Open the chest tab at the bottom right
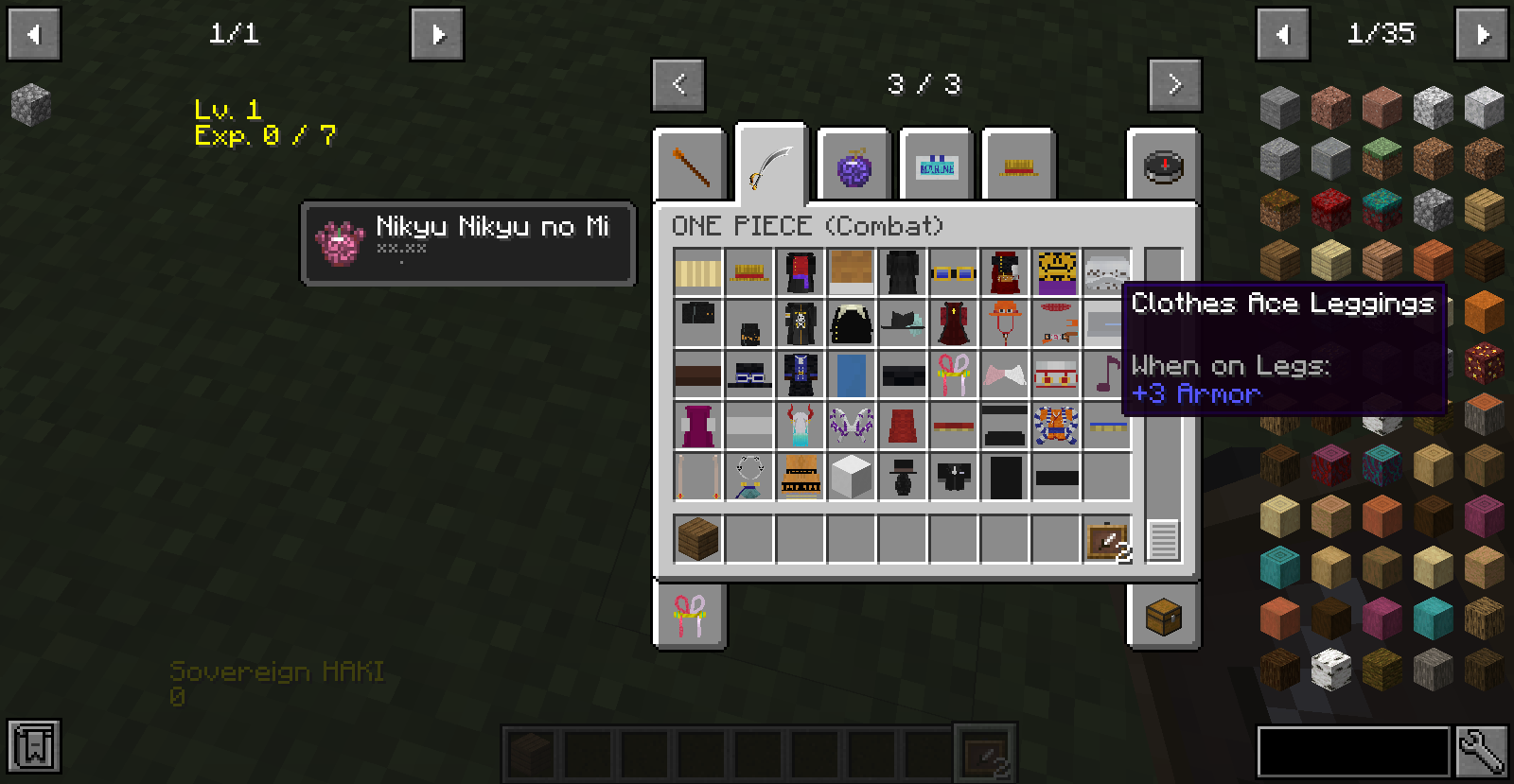 click(x=1163, y=617)
